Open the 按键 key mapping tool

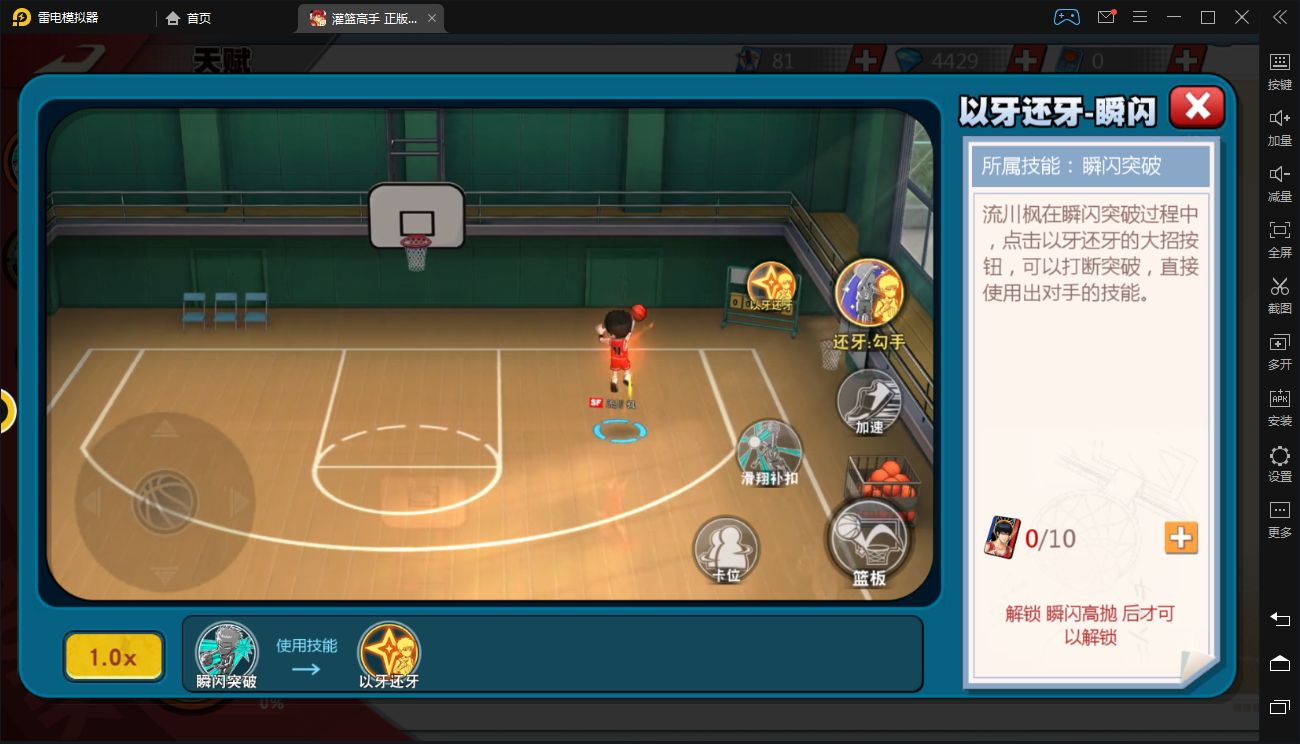point(1279,69)
